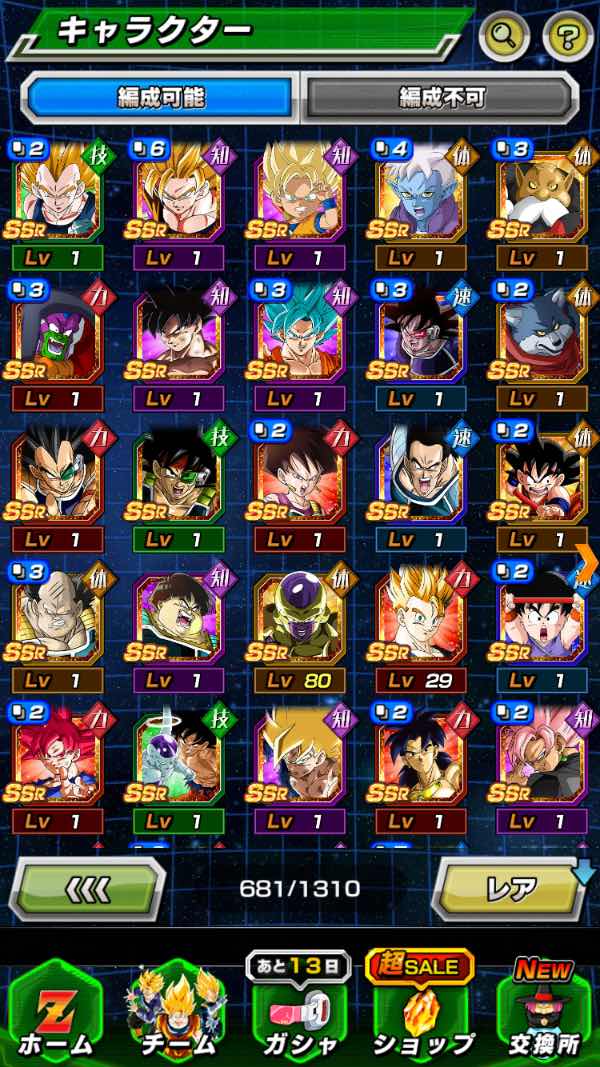Open the question mark help
600x1067 pixels.
point(567,37)
